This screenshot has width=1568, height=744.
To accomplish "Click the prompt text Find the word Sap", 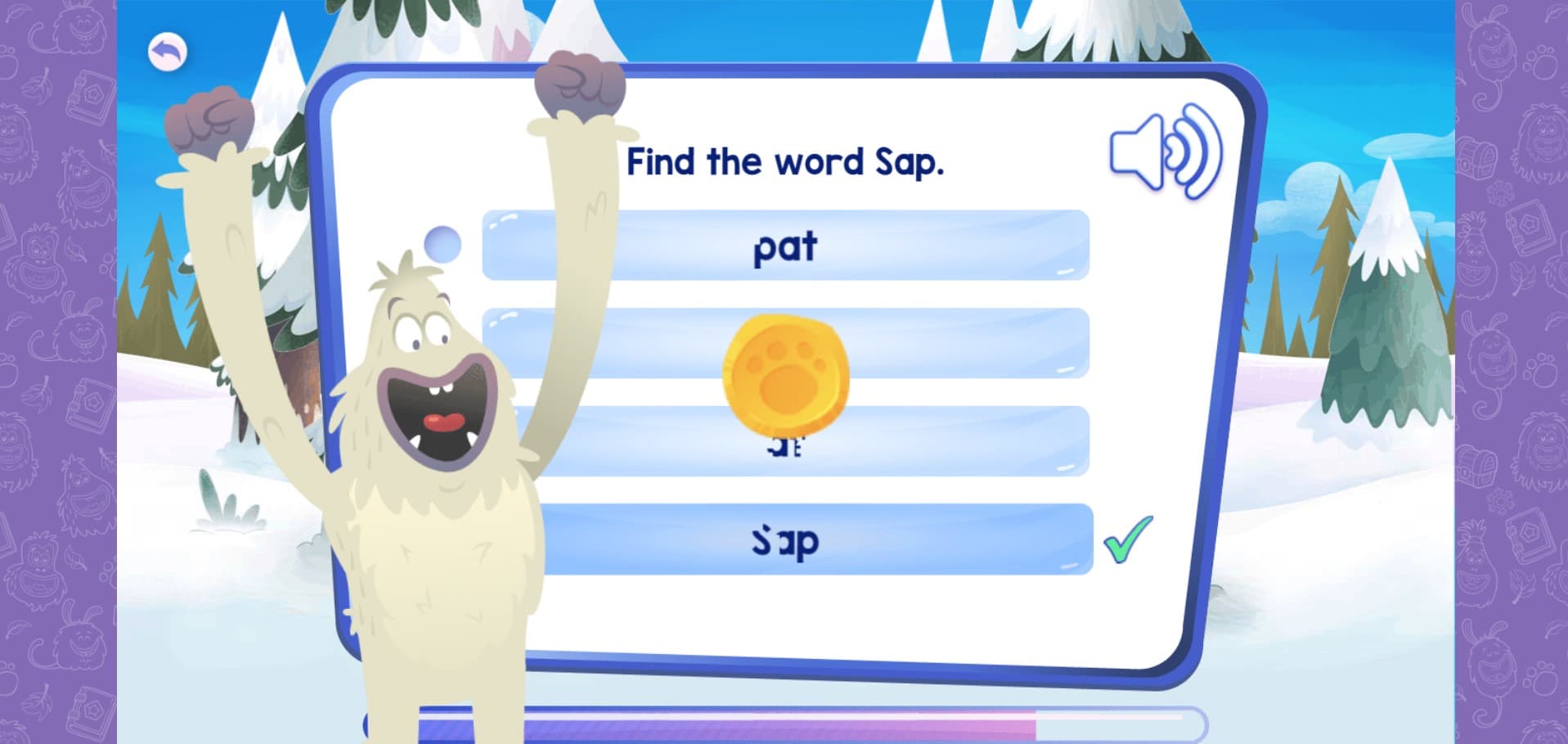I will click(x=787, y=160).
